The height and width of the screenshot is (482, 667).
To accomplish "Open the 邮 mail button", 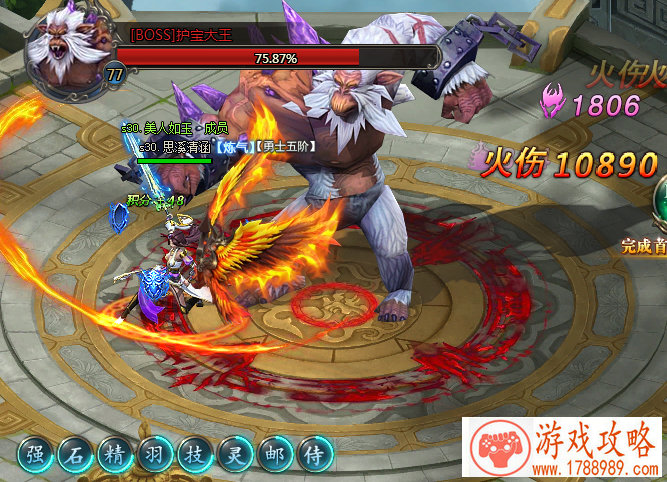I will pyautogui.click(x=272, y=456).
